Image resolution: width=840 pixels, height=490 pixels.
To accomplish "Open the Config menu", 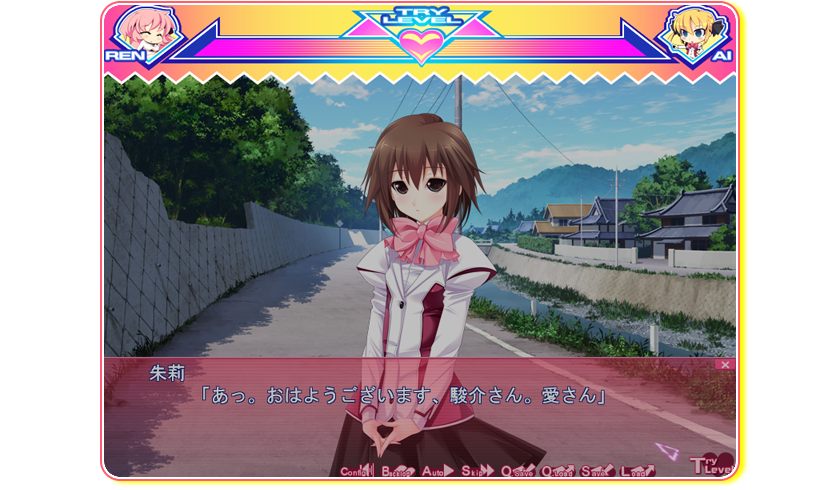I will point(357,471).
